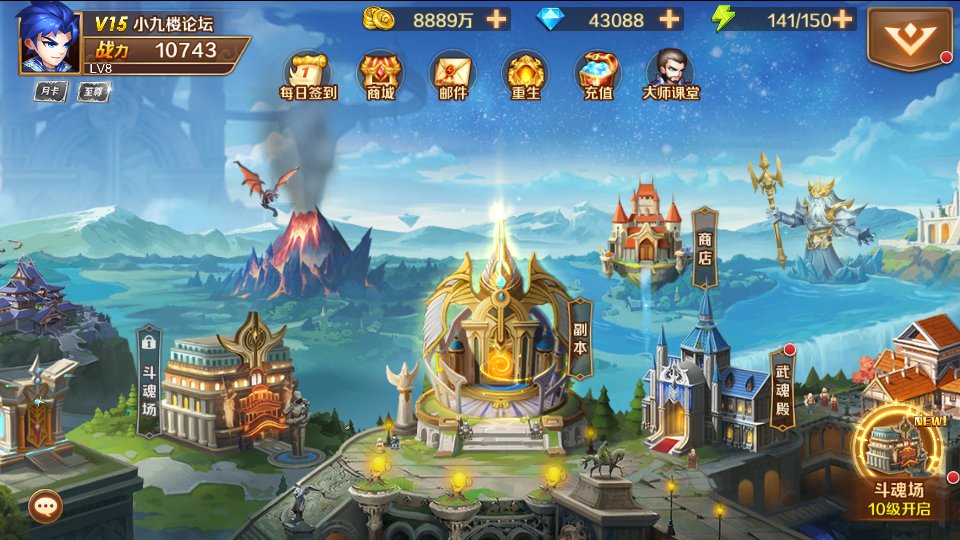Screen dimensions: 960x540
Task: Open the 充值 recharge chest icon
Action: click(597, 76)
